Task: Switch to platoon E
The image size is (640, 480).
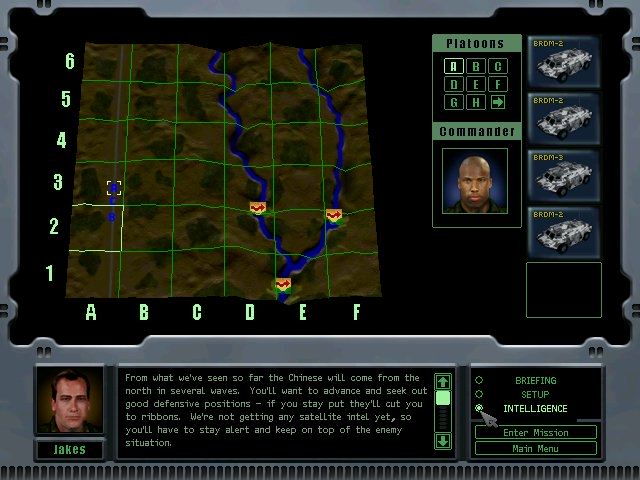Action: click(x=475, y=85)
